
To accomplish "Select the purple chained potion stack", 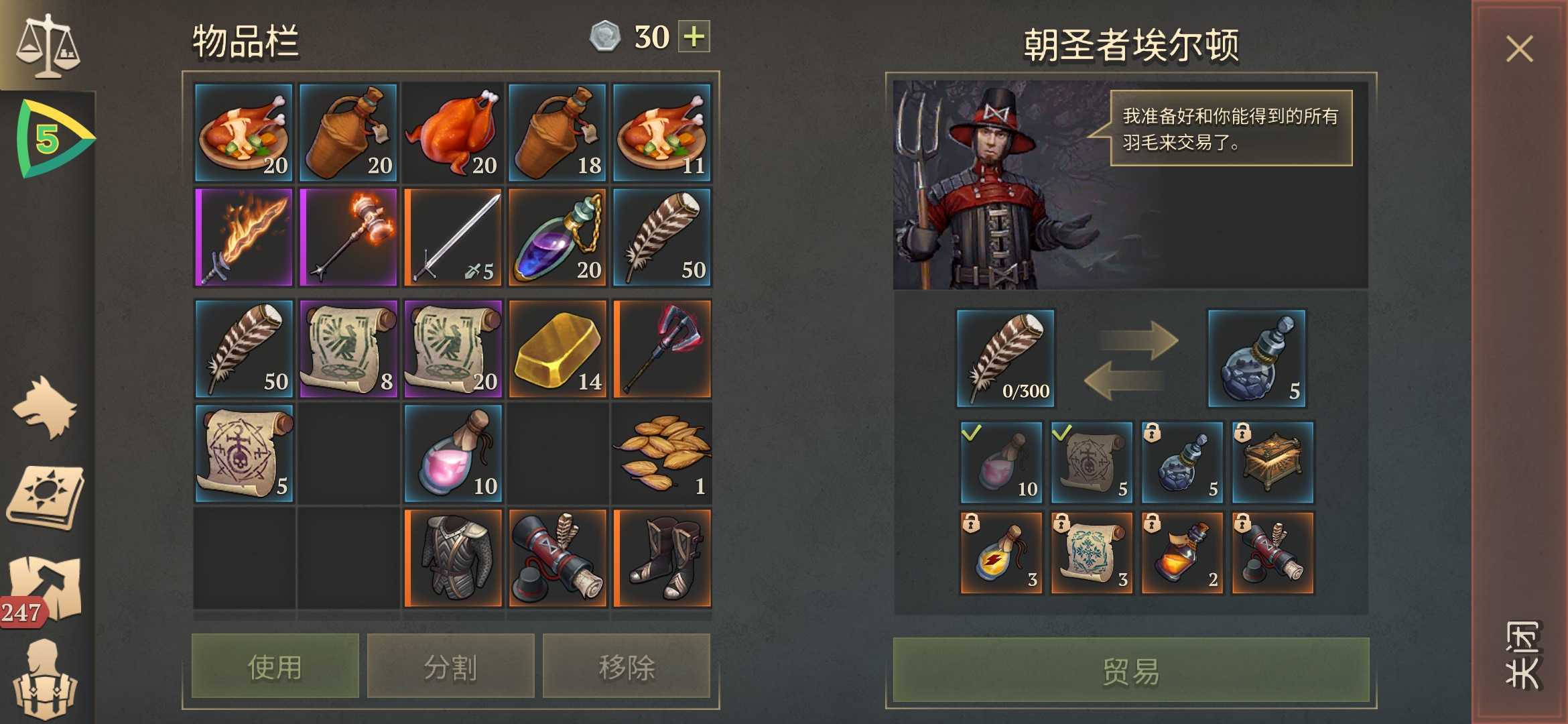I will (558, 237).
